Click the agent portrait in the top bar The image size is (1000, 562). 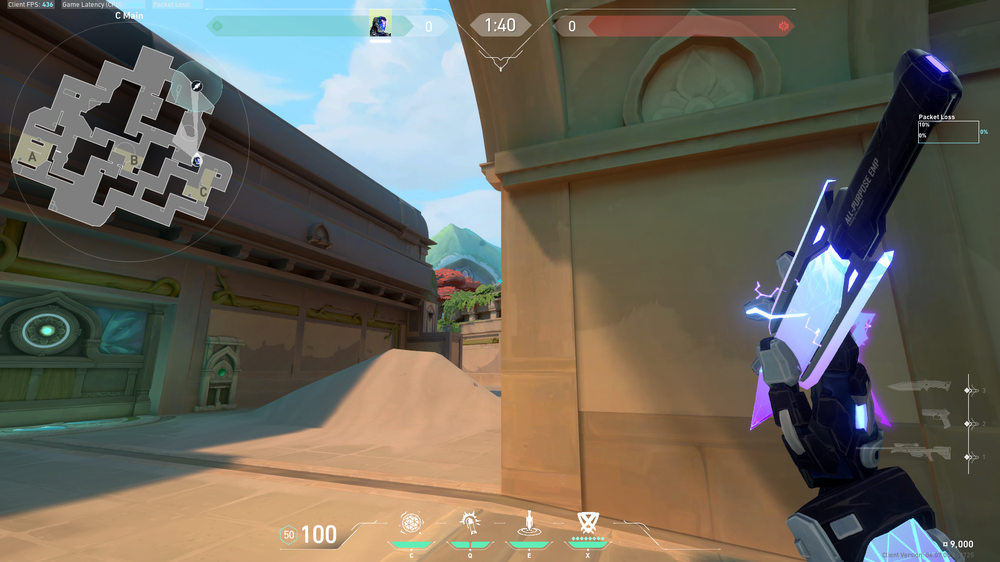click(x=380, y=26)
